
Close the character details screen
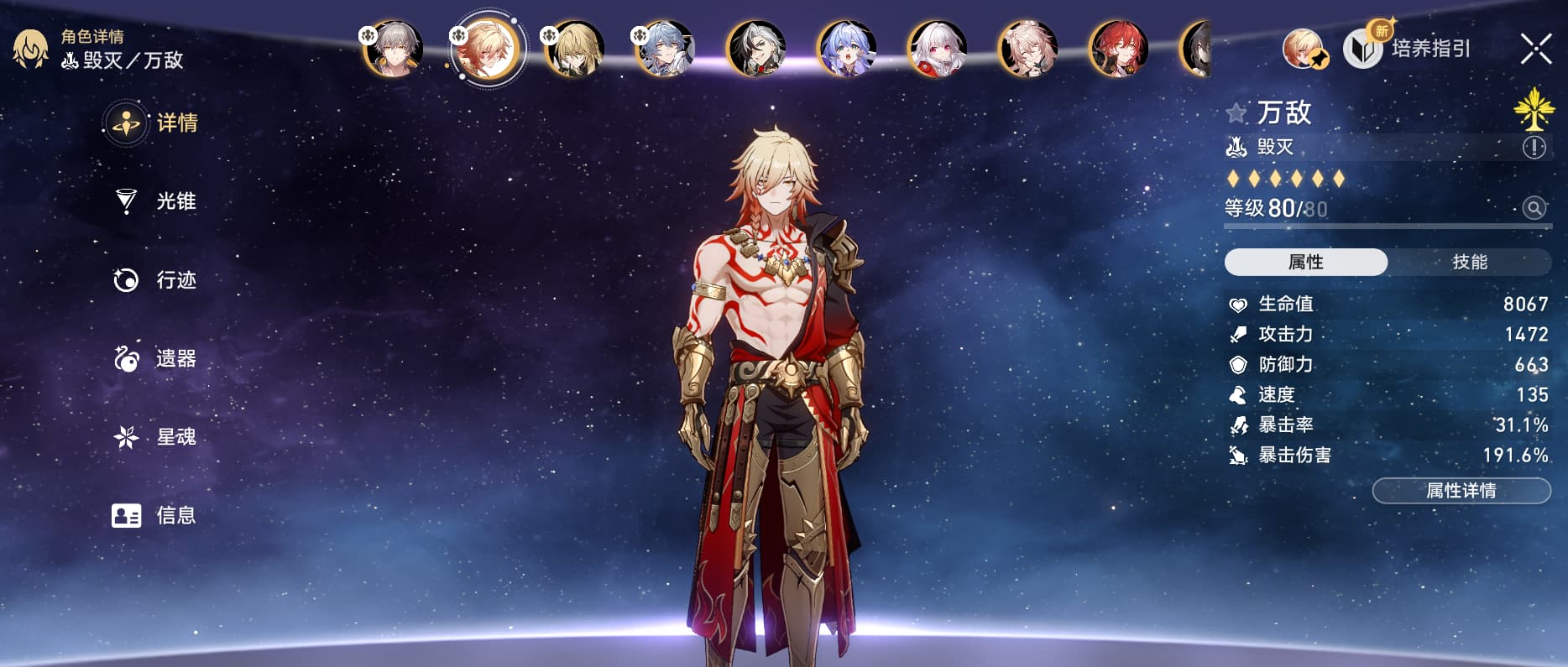pos(1535,49)
